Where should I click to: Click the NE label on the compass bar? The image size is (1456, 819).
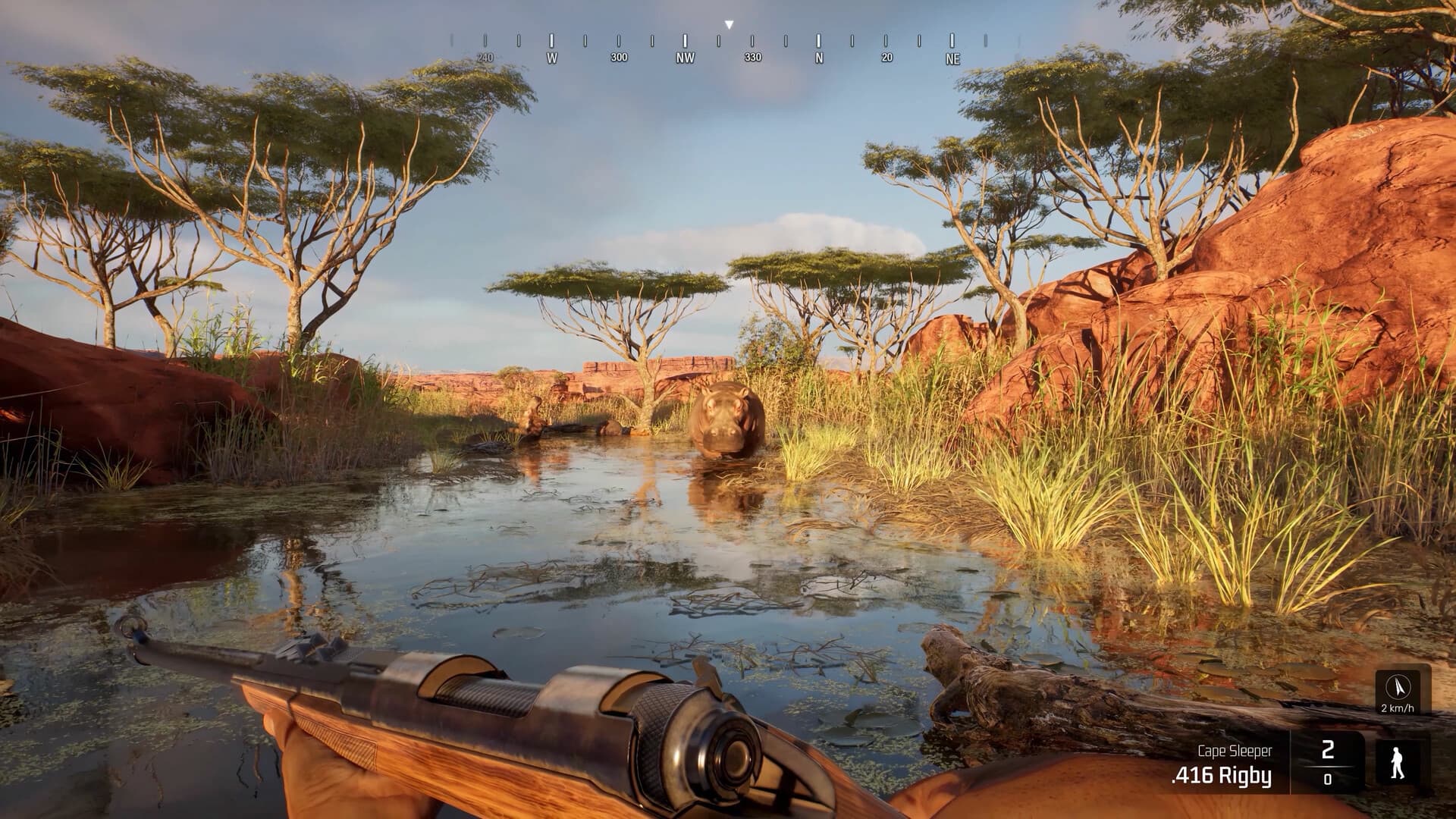pyautogui.click(x=953, y=56)
